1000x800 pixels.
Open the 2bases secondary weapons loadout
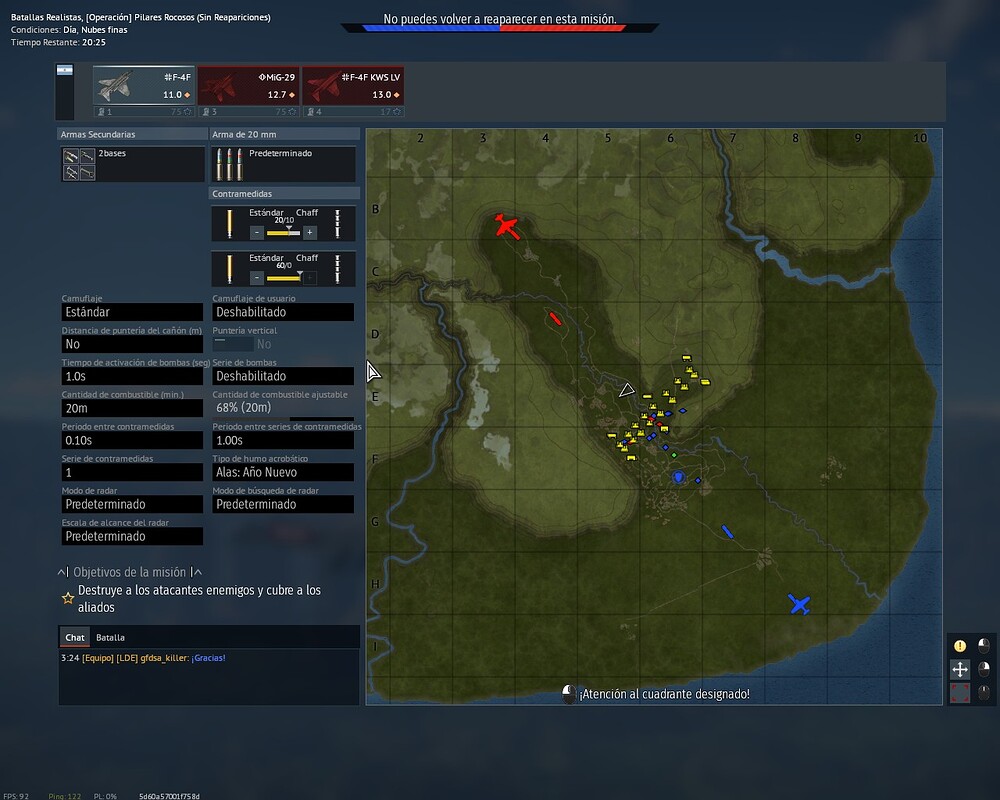132,164
